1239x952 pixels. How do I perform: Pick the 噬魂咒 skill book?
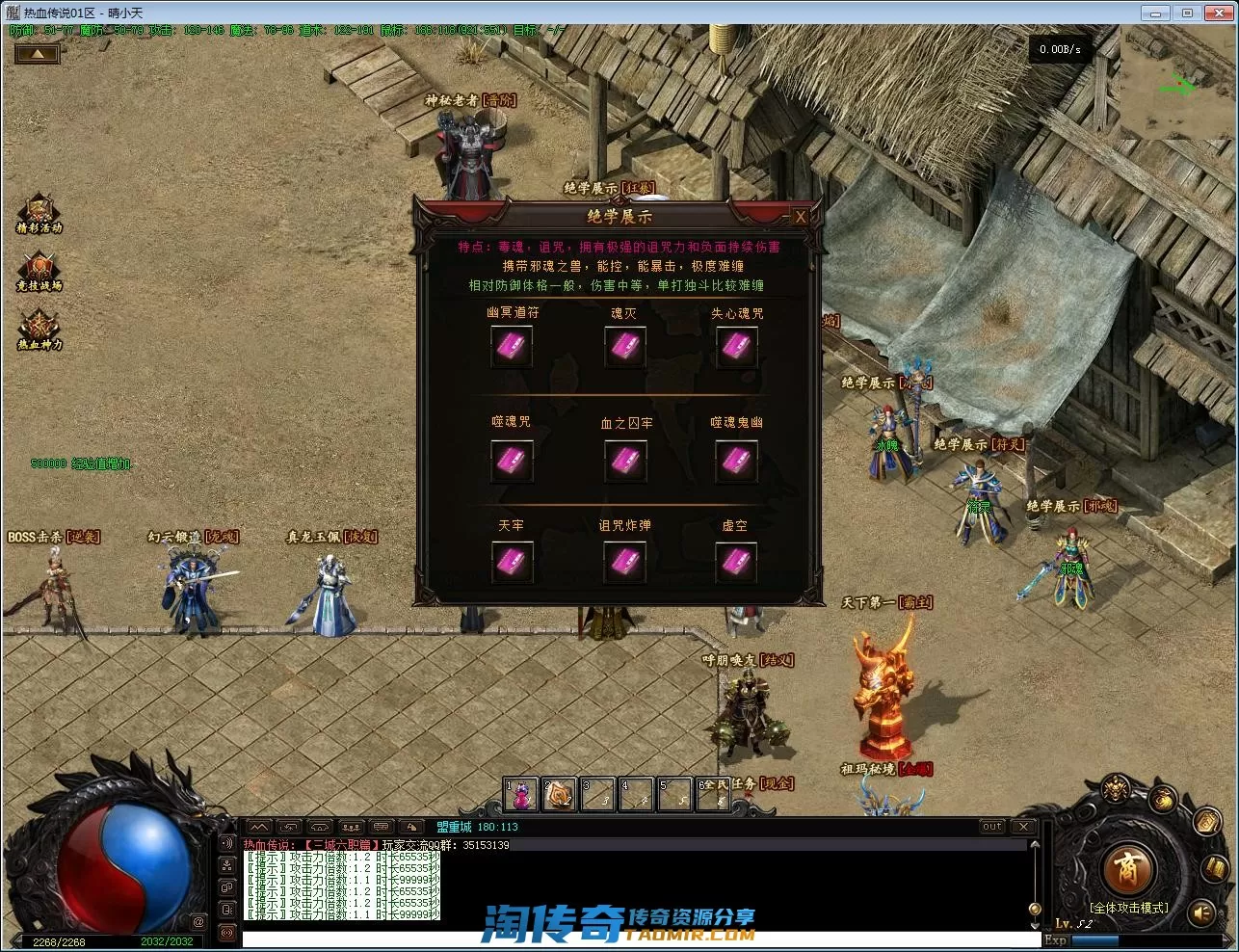[x=512, y=462]
